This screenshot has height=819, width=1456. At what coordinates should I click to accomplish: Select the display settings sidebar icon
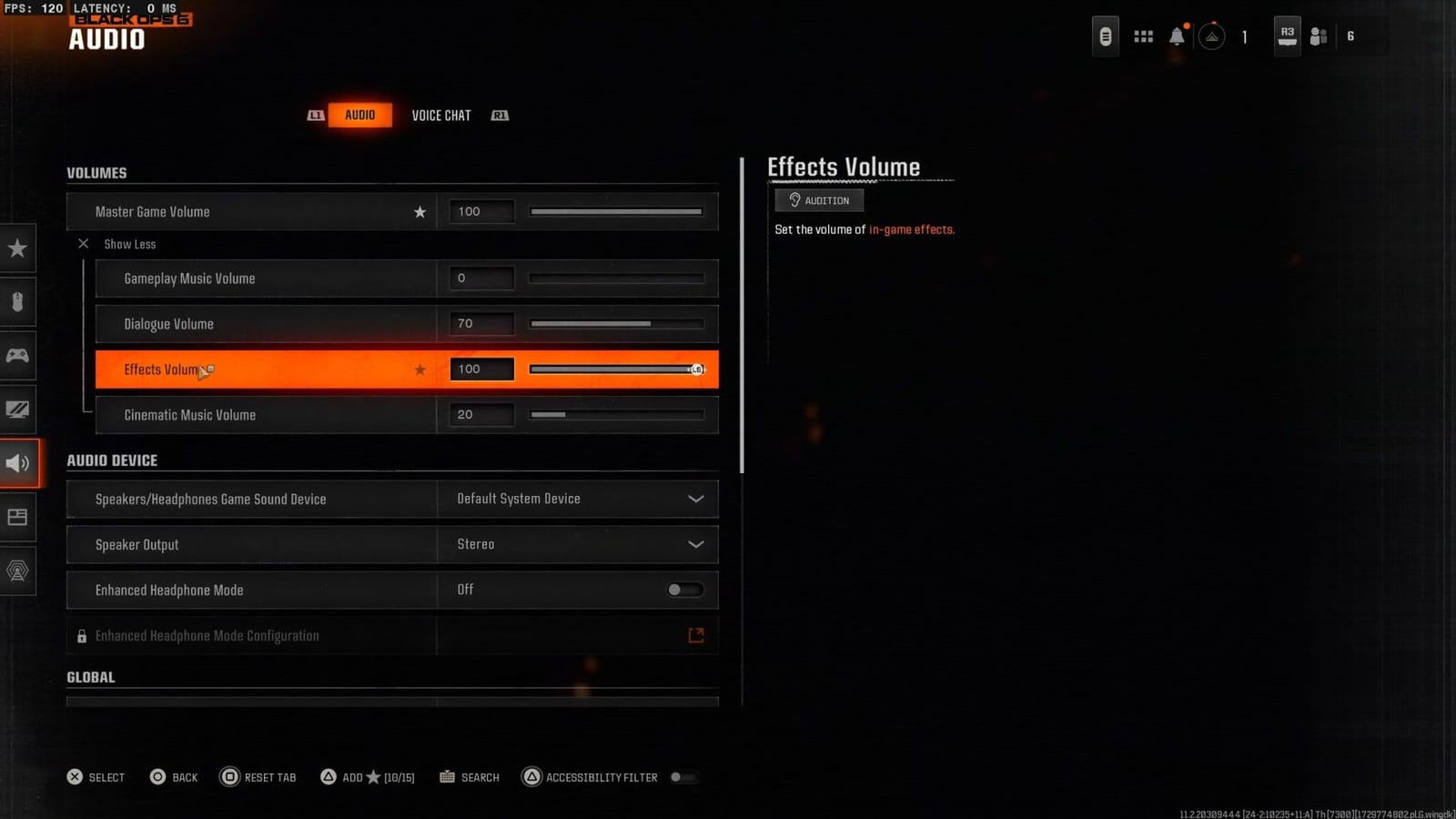(x=18, y=409)
